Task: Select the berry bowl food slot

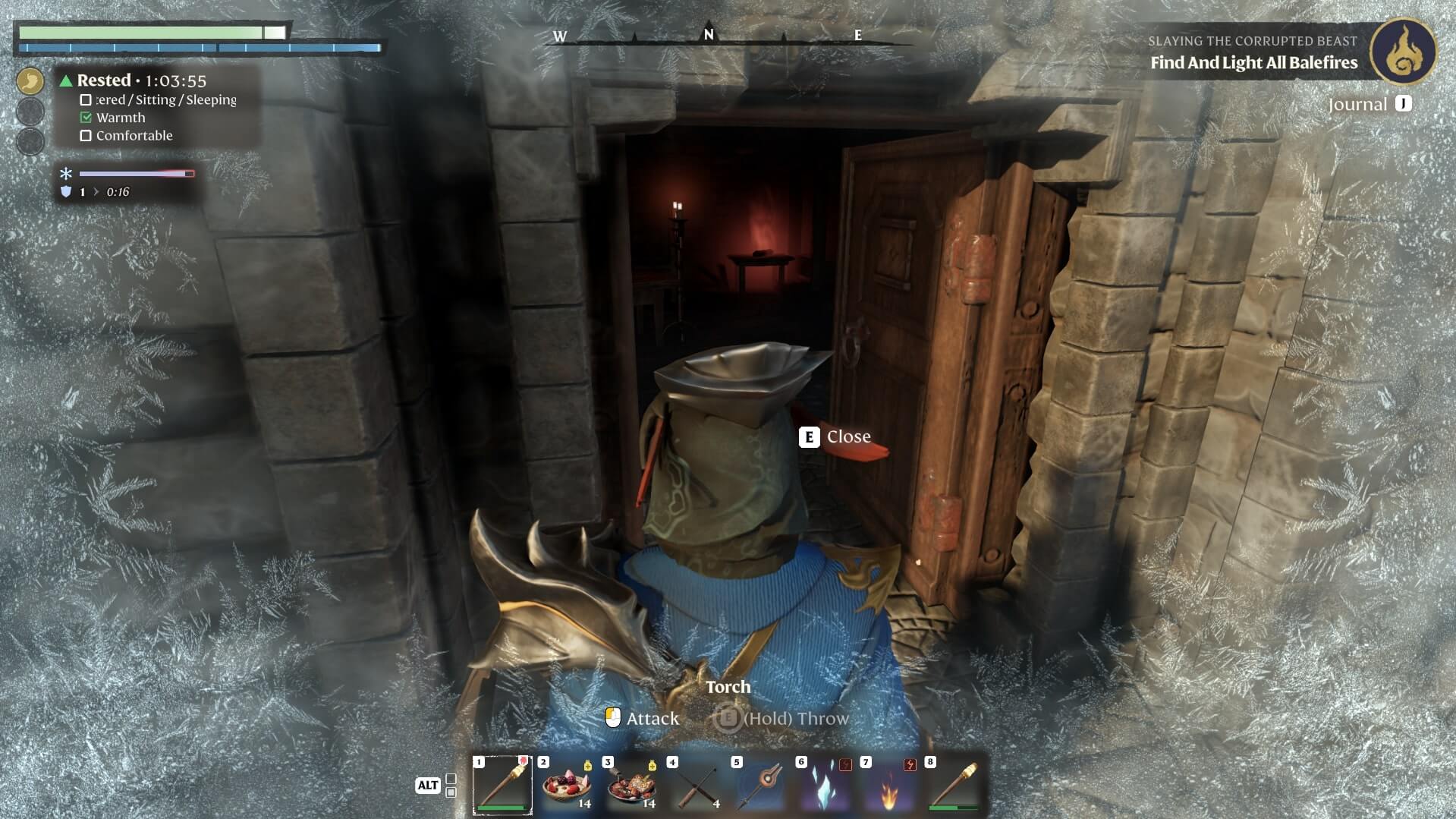Action: tap(567, 785)
